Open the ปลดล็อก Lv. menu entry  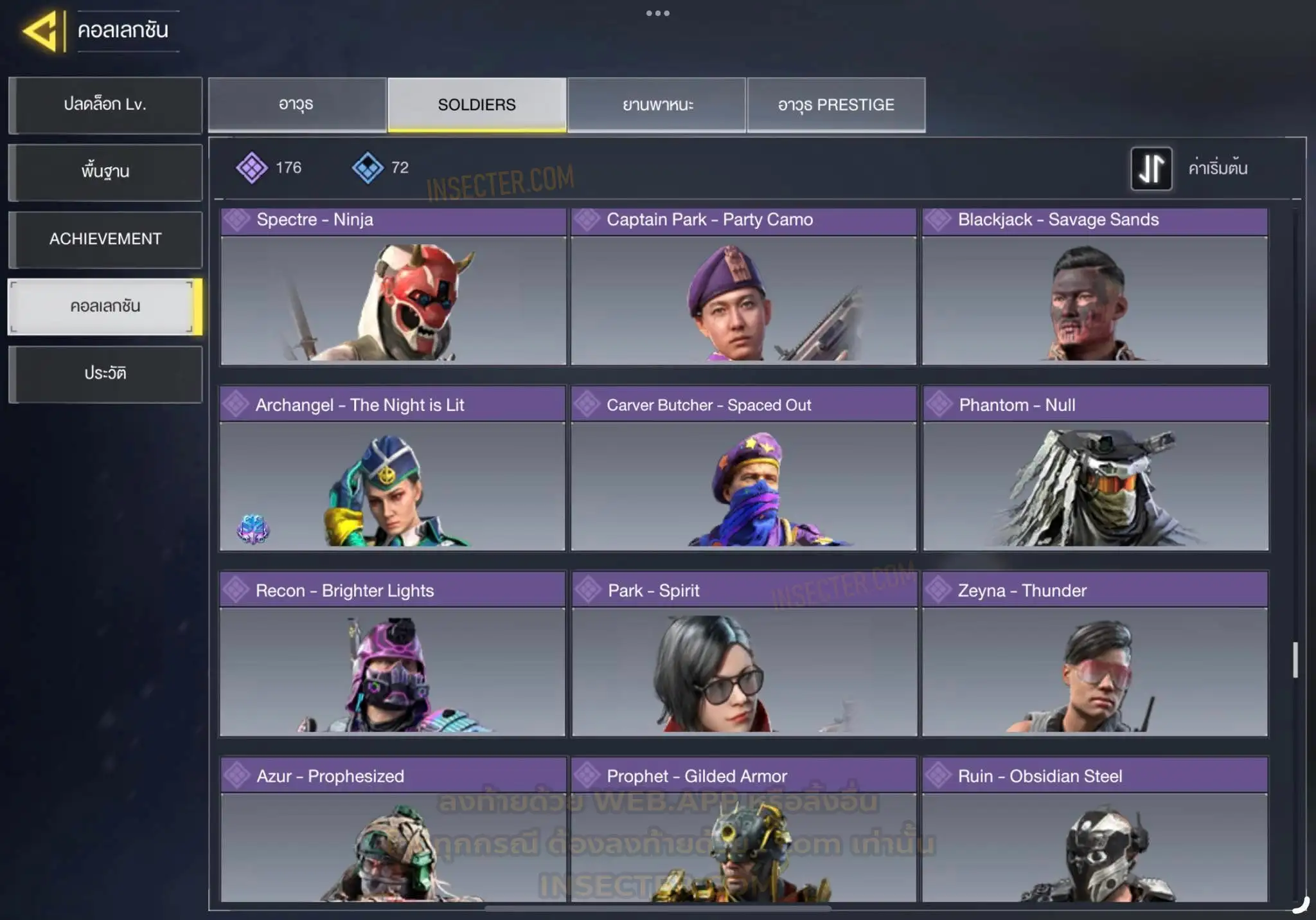(105, 105)
